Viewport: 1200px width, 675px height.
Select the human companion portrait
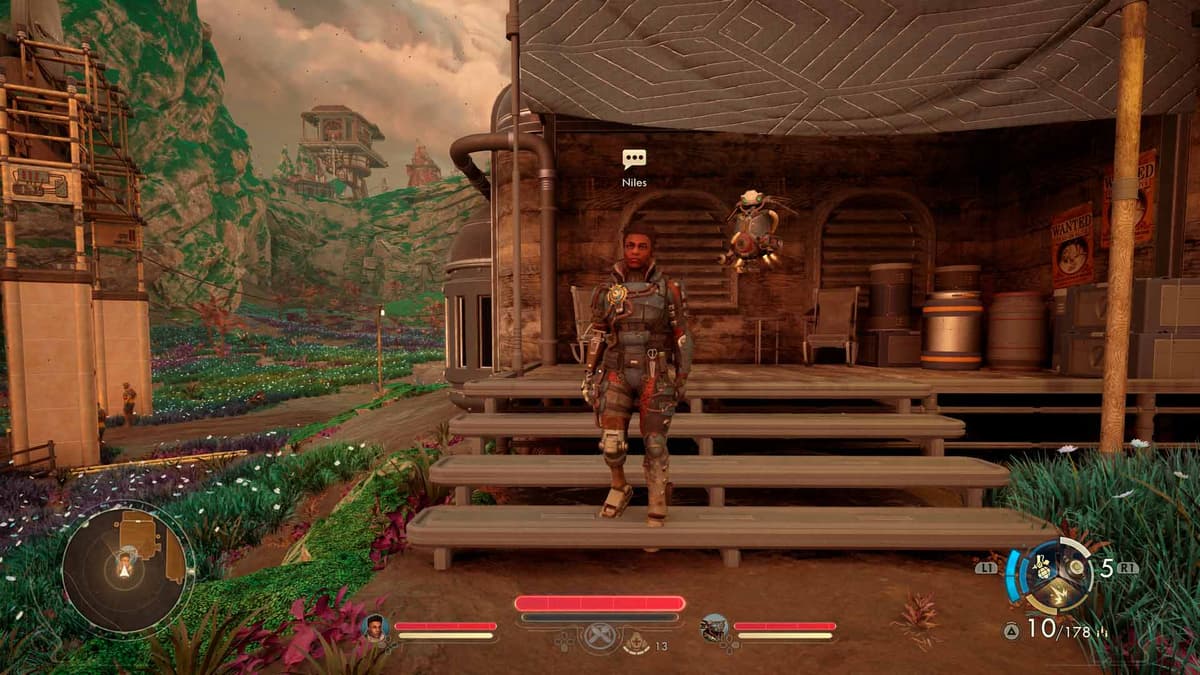[x=376, y=627]
